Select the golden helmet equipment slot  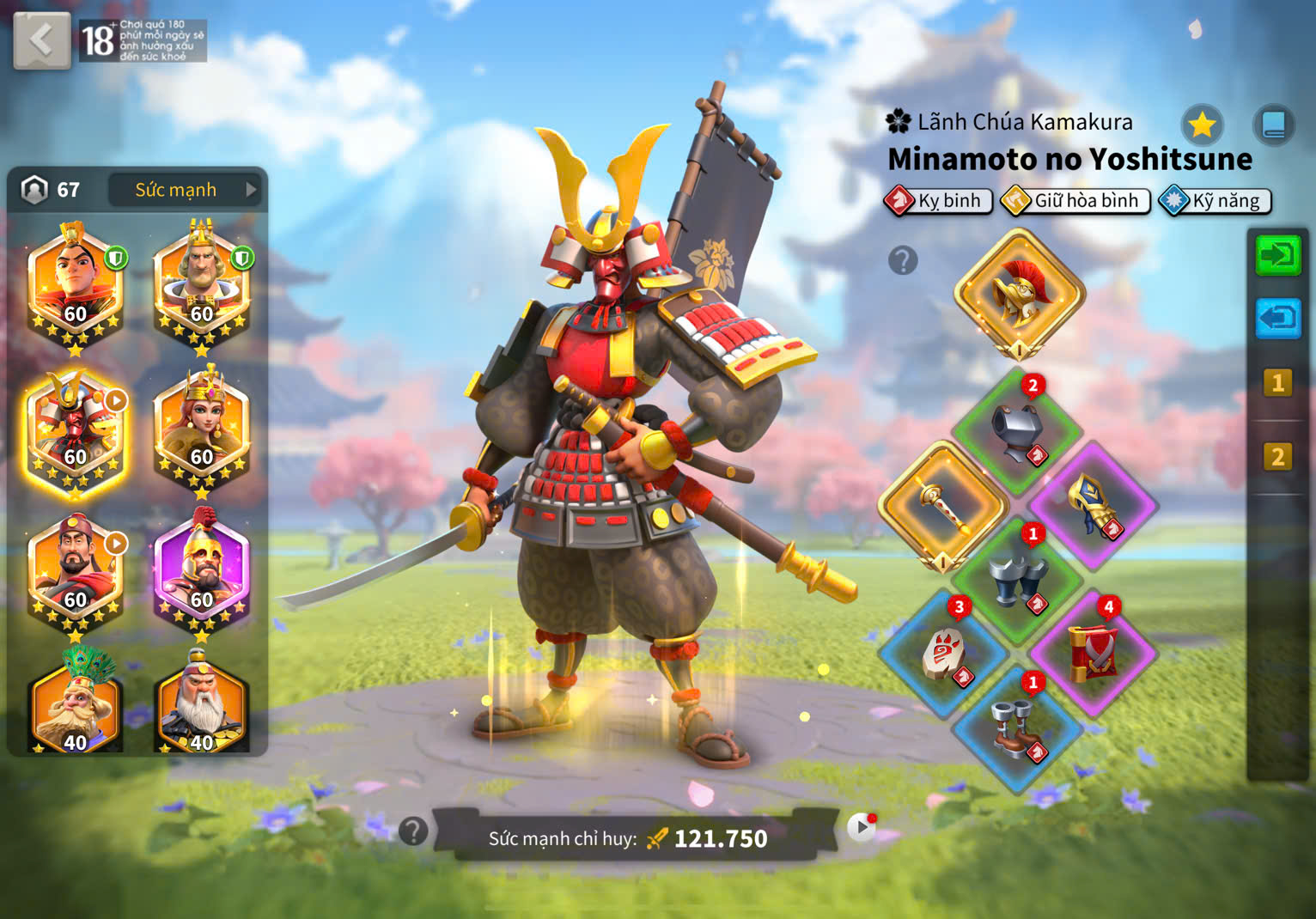click(x=1019, y=294)
